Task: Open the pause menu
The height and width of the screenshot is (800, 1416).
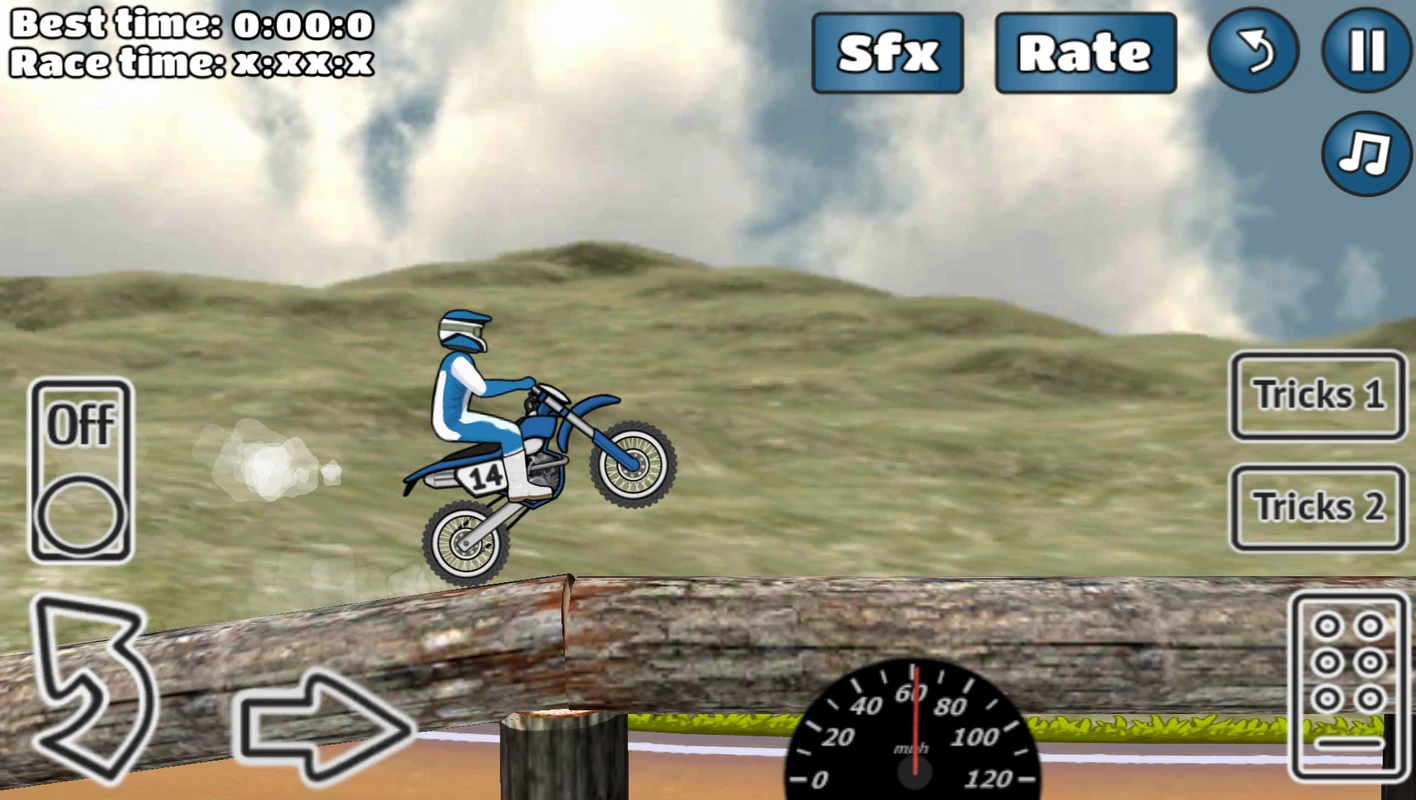Action: pyautogui.click(x=1366, y=52)
